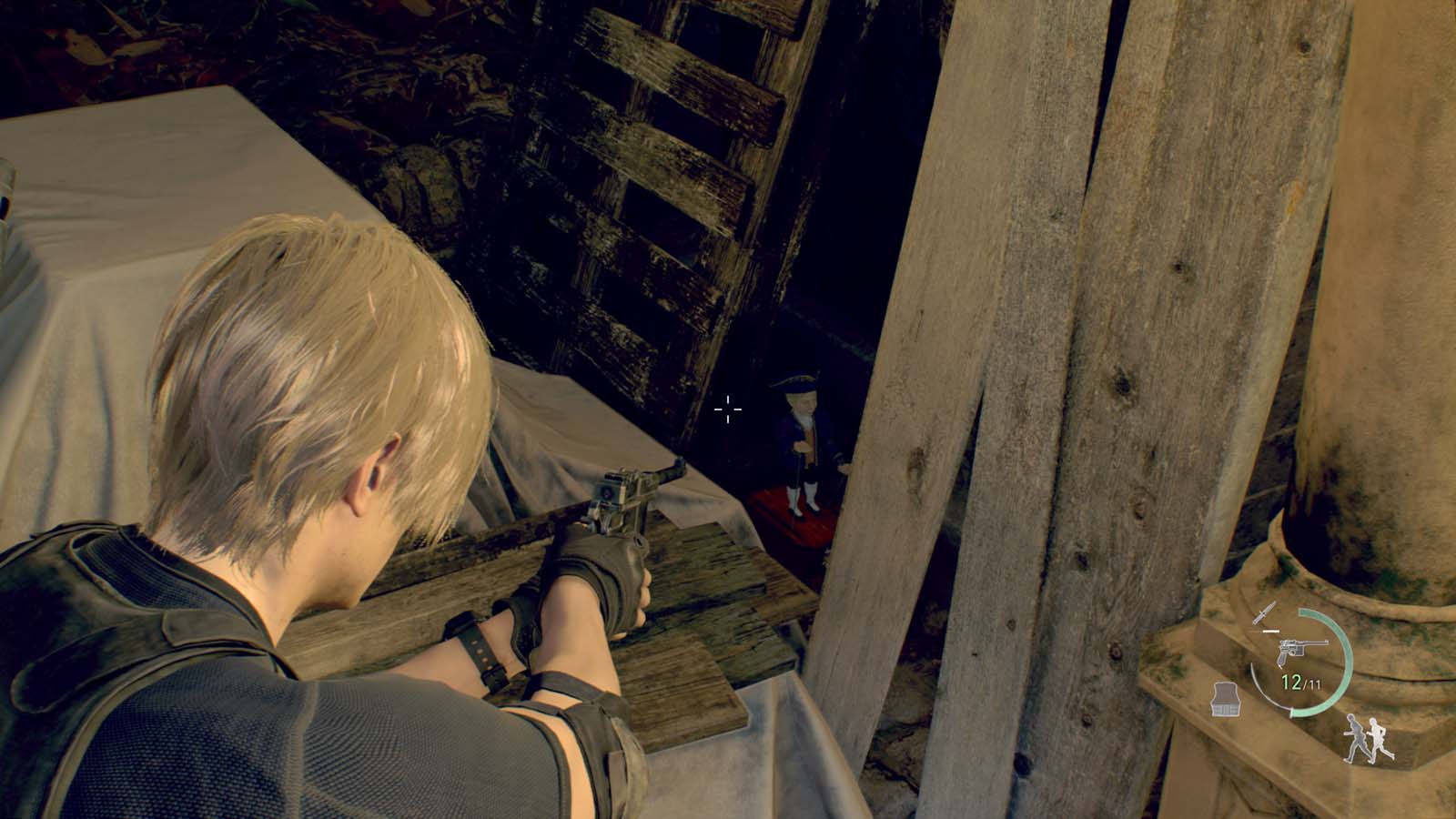The height and width of the screenshot is (819, 1456).
Task: Click the reserve ammo count 11
Action: [1313, 682]
